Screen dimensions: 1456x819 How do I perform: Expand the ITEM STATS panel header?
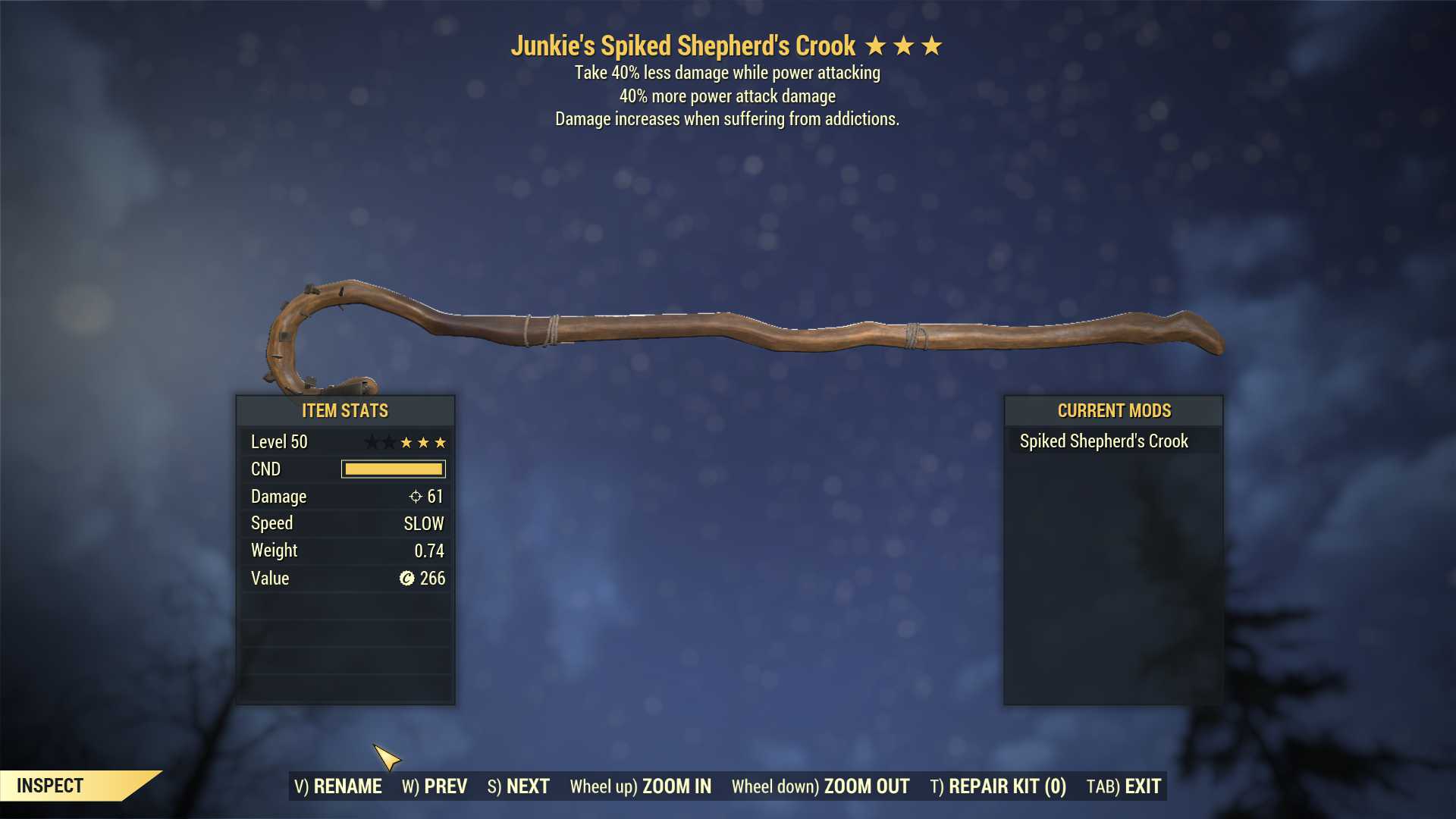tap(345, 411)
